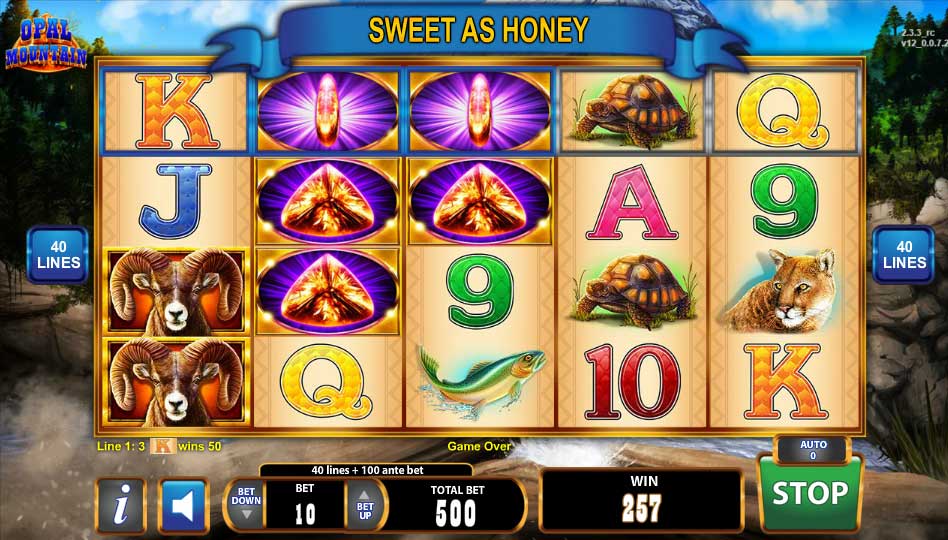Raise the bet with Bet Up
The height and width of the screenshot is (540, 948).
[x=365, y=505]
